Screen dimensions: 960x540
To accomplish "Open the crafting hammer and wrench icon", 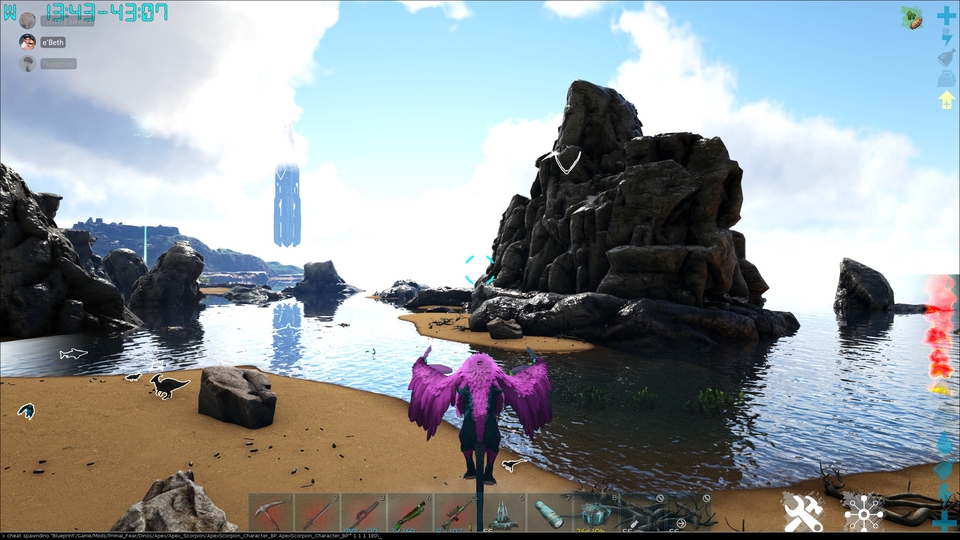I will point(803,512).
